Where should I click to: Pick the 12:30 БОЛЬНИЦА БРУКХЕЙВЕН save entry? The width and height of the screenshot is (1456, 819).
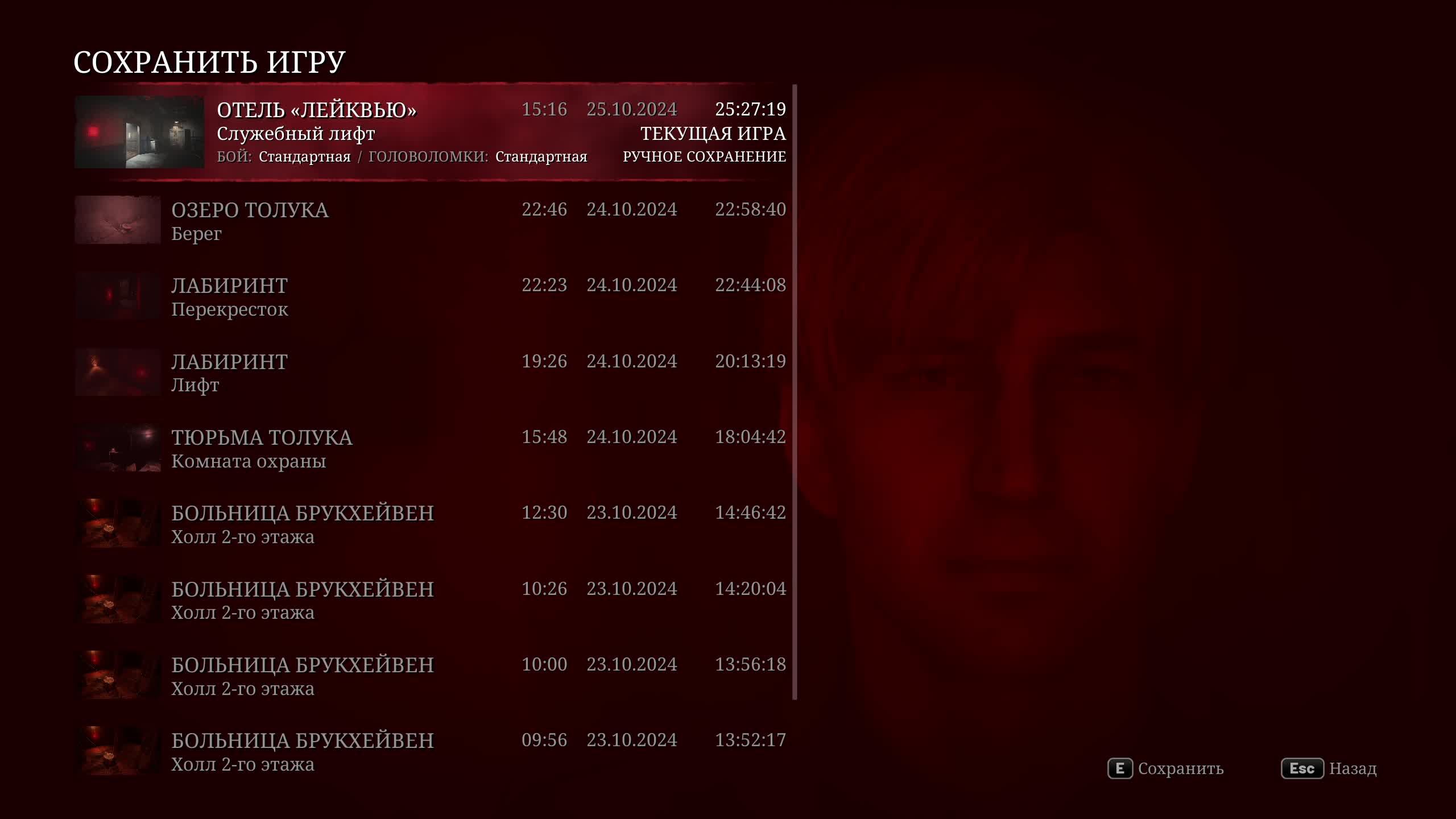coord(398,524)
